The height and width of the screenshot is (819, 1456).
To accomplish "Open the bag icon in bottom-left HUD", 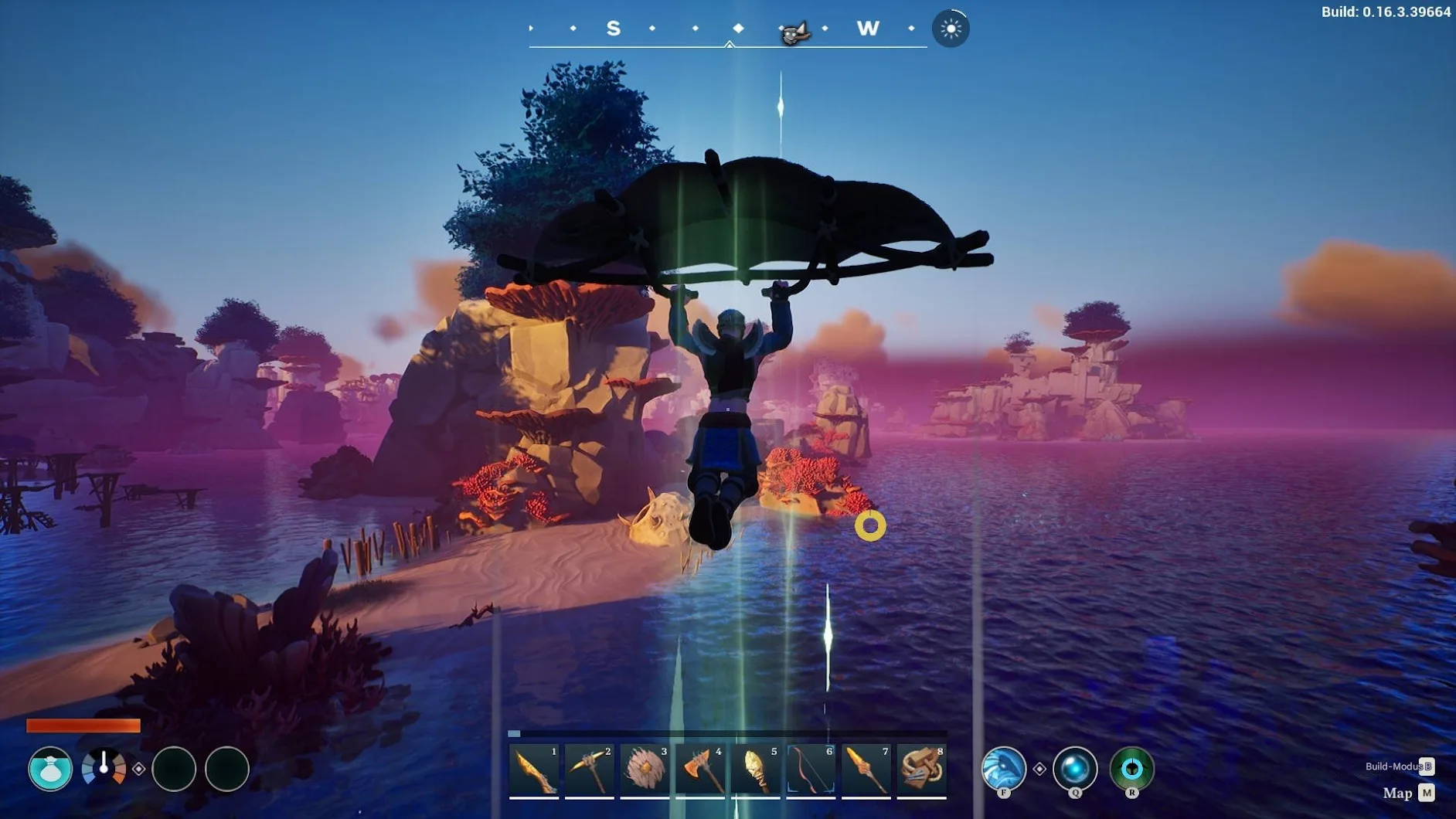I will pyautogui.click(x=50, y=769).
